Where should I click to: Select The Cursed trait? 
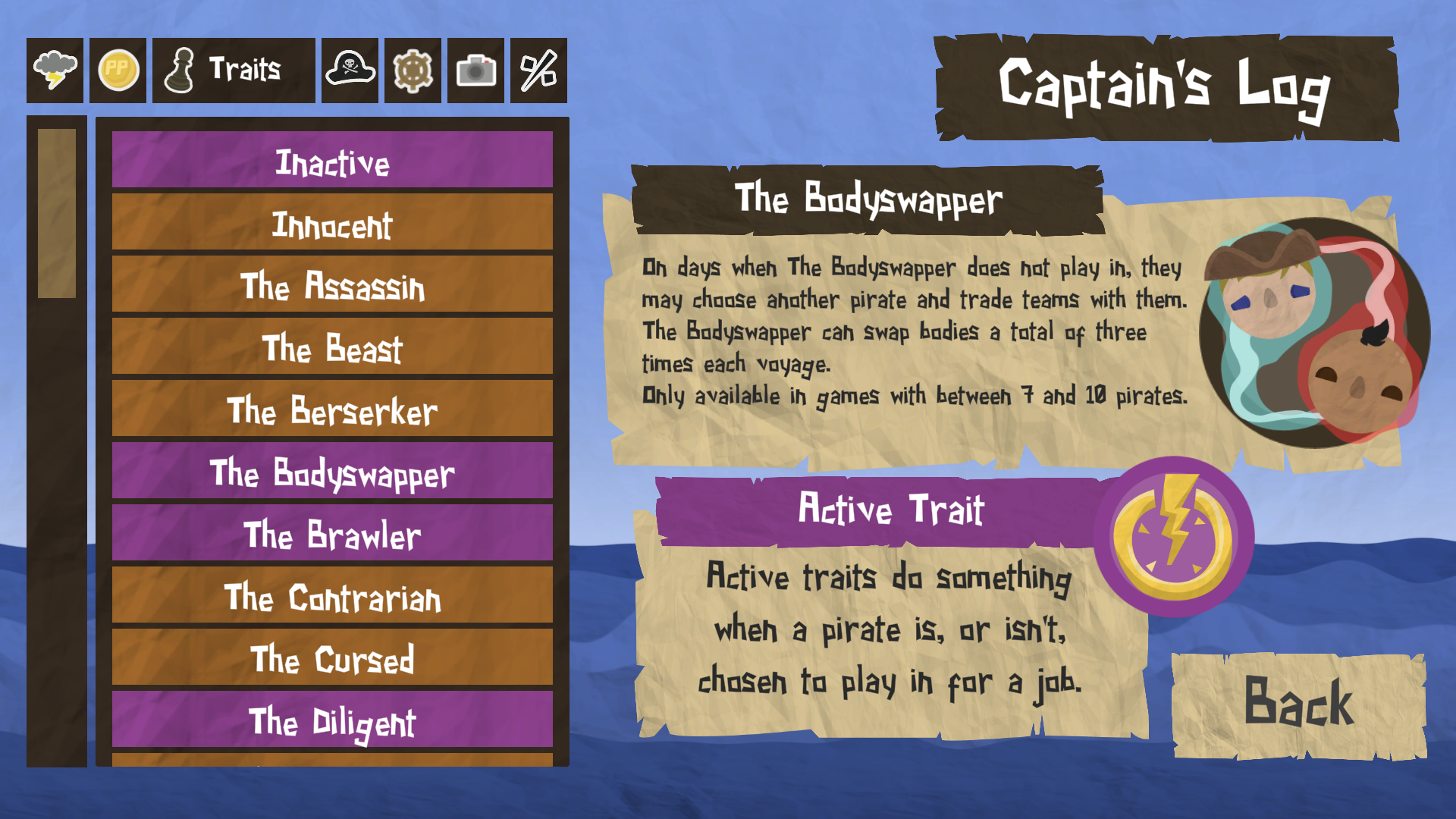coord(331,660)
